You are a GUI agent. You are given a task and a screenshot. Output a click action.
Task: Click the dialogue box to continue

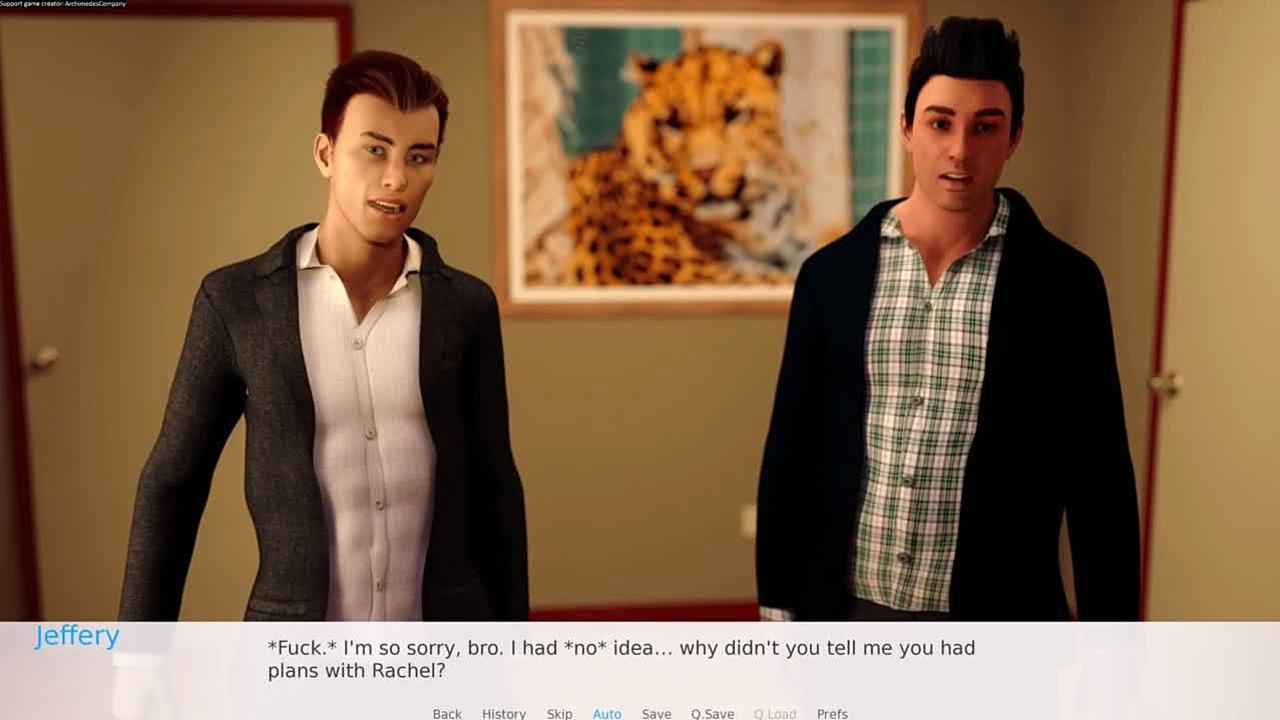pos(640,660)
